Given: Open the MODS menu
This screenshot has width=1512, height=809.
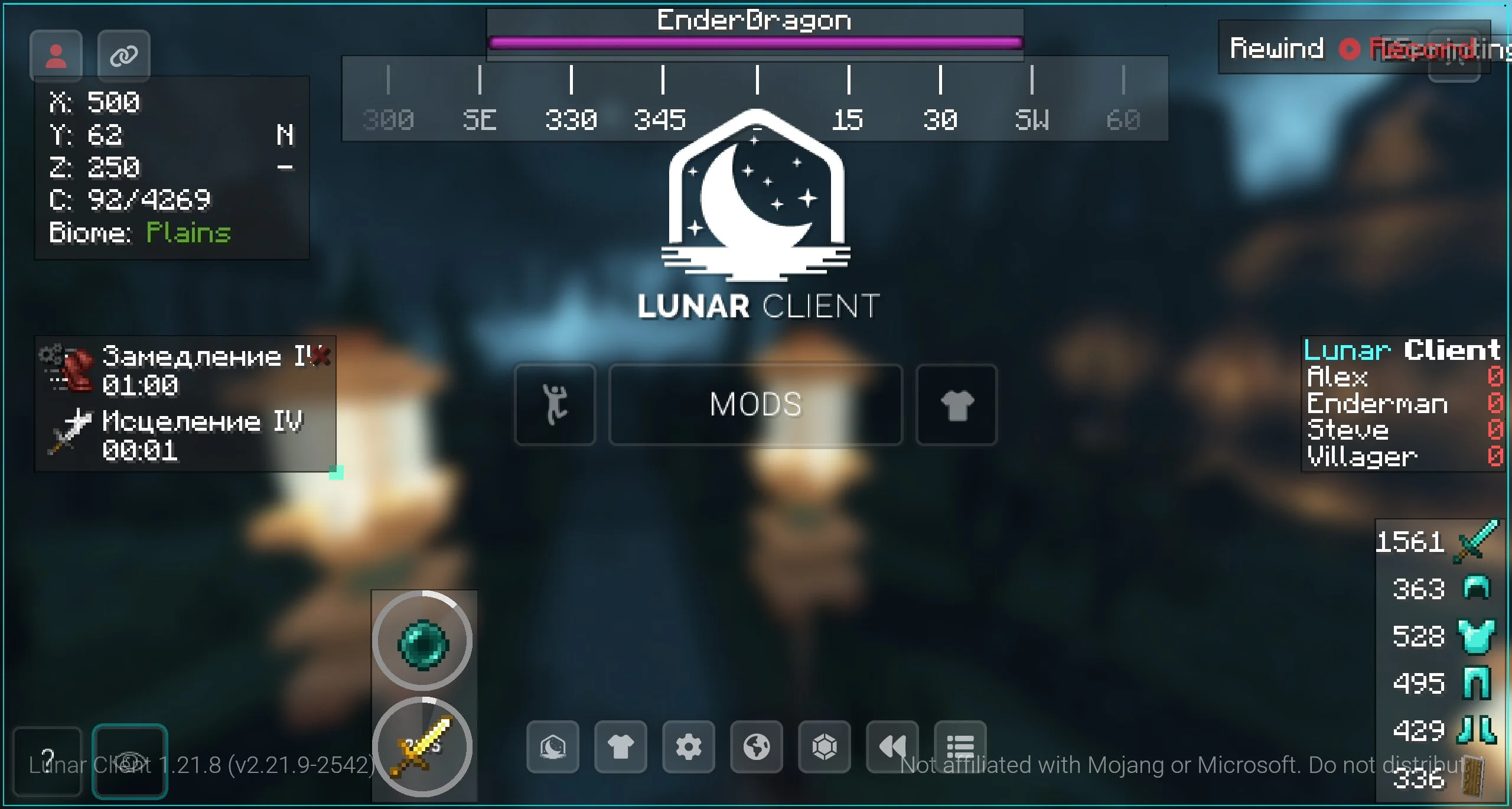Looking at the screenshot, I should click(x=755, y=405).
